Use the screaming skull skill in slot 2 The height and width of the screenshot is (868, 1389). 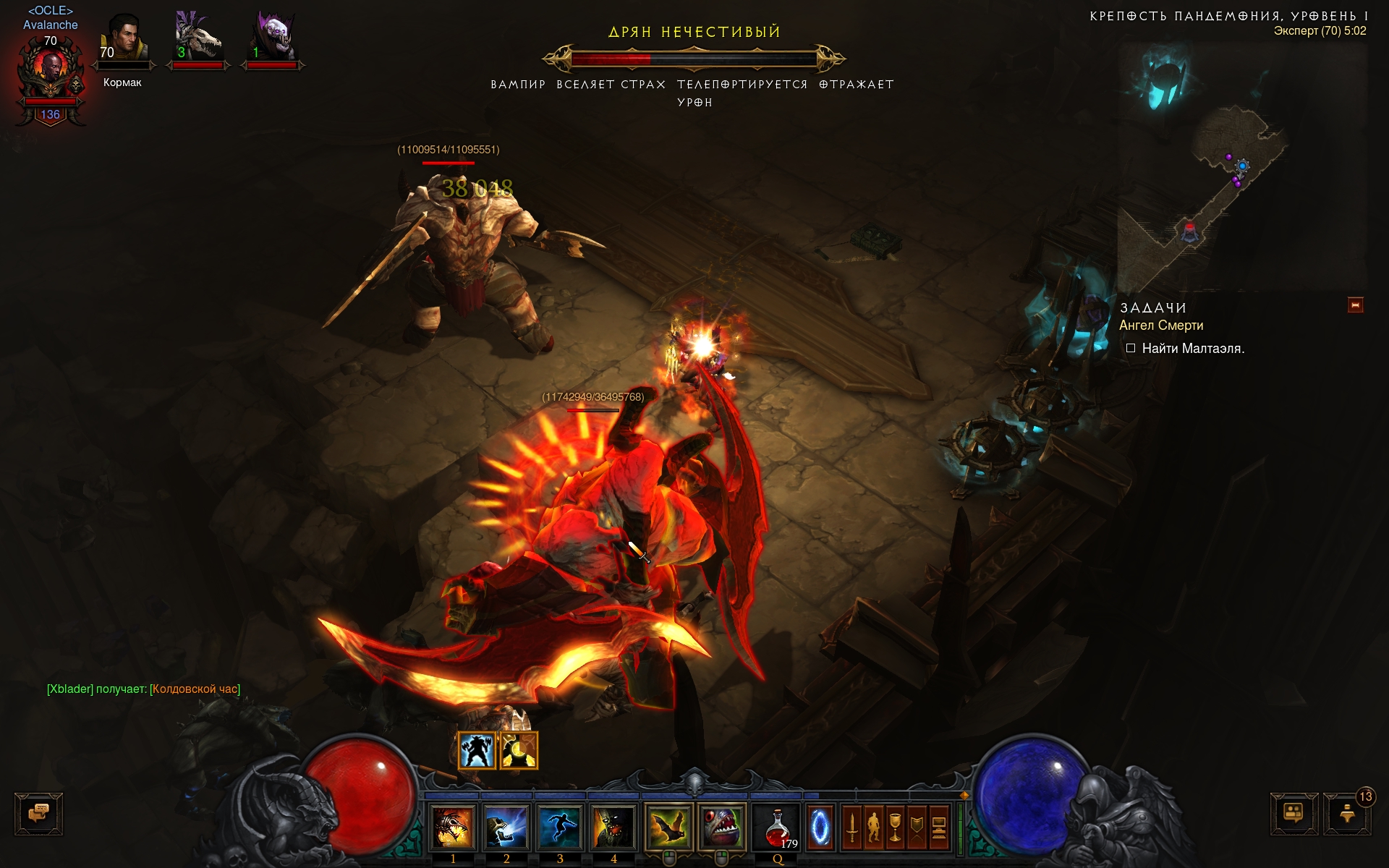pyautogui.click(x=506, y=828)
